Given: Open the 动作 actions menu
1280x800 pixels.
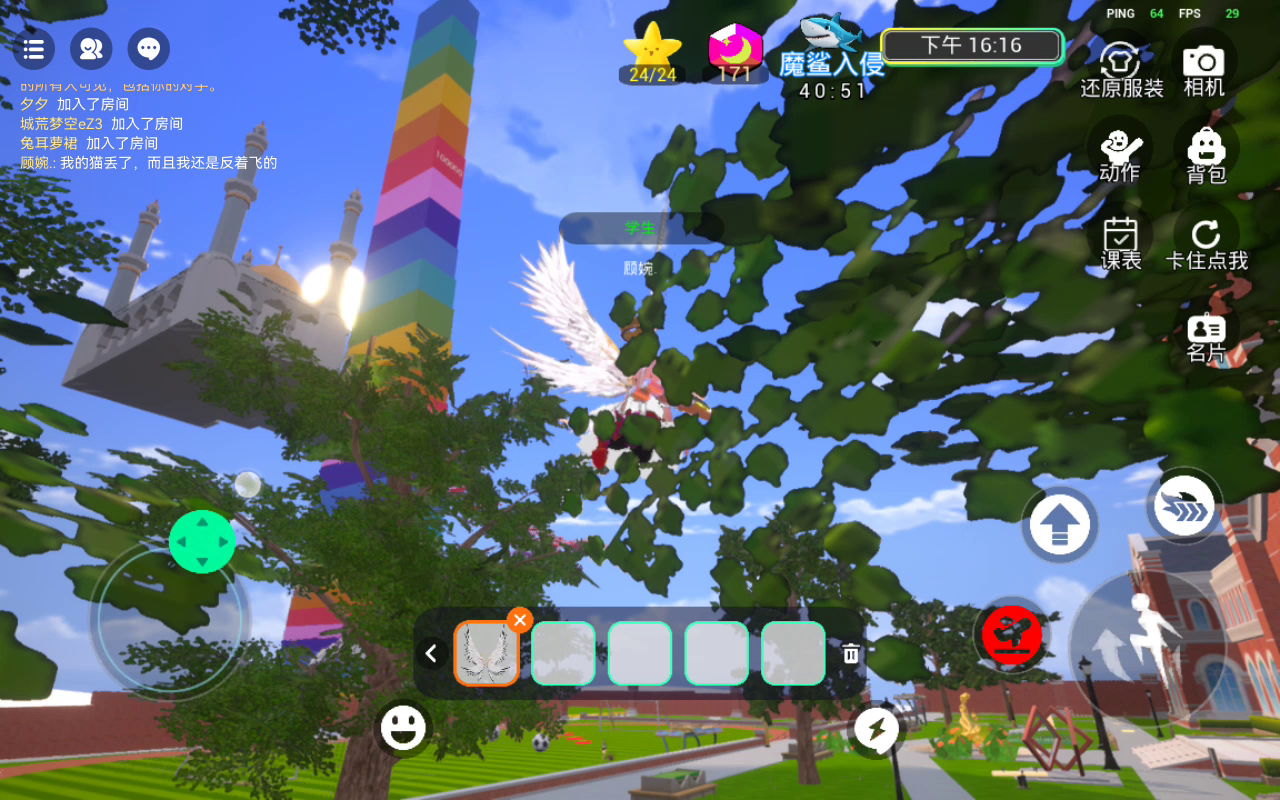Looking at the screenshot, I should pyautogui.click(x=1119, y=154).
